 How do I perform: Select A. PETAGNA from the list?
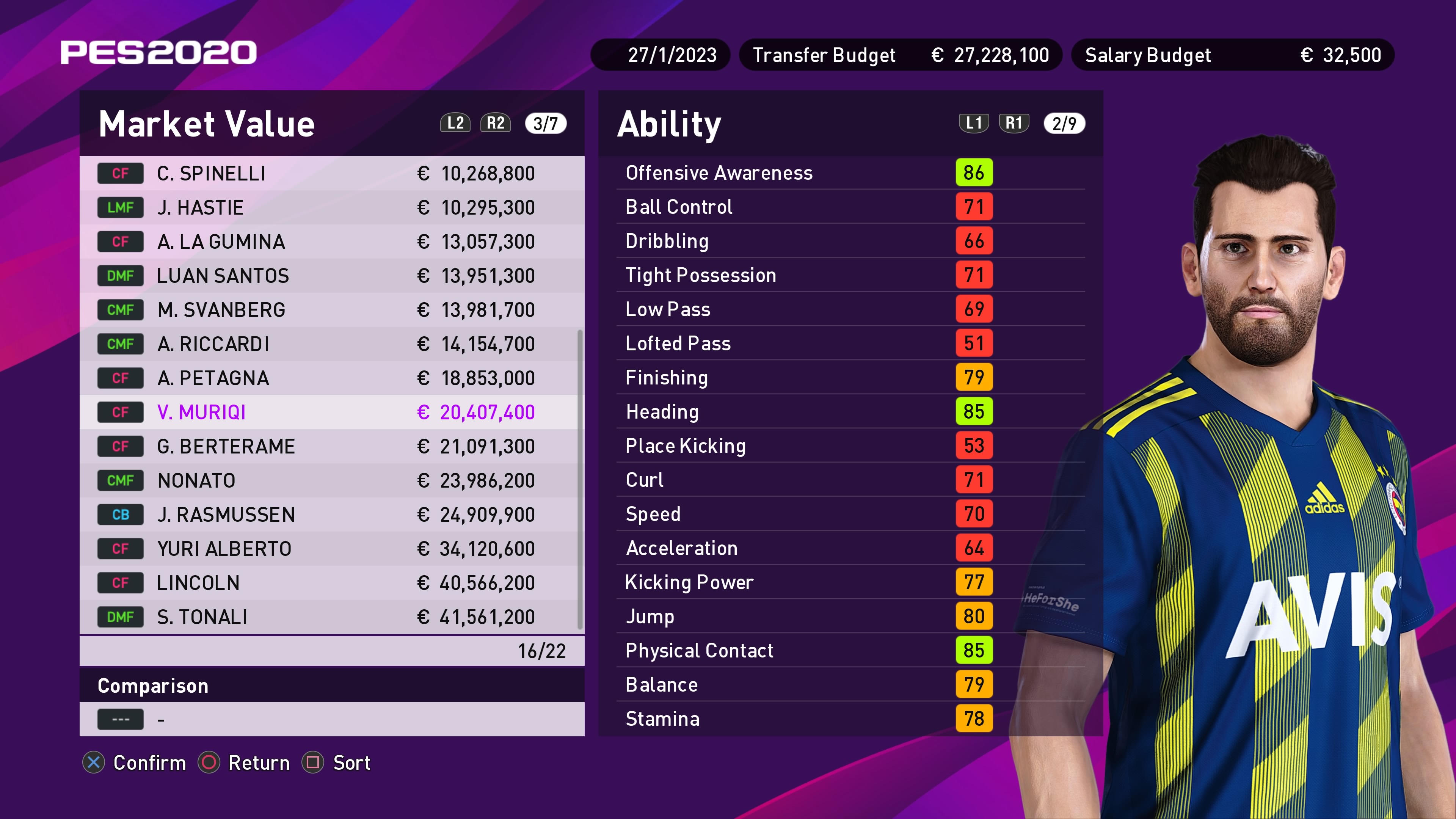point(331,378)
